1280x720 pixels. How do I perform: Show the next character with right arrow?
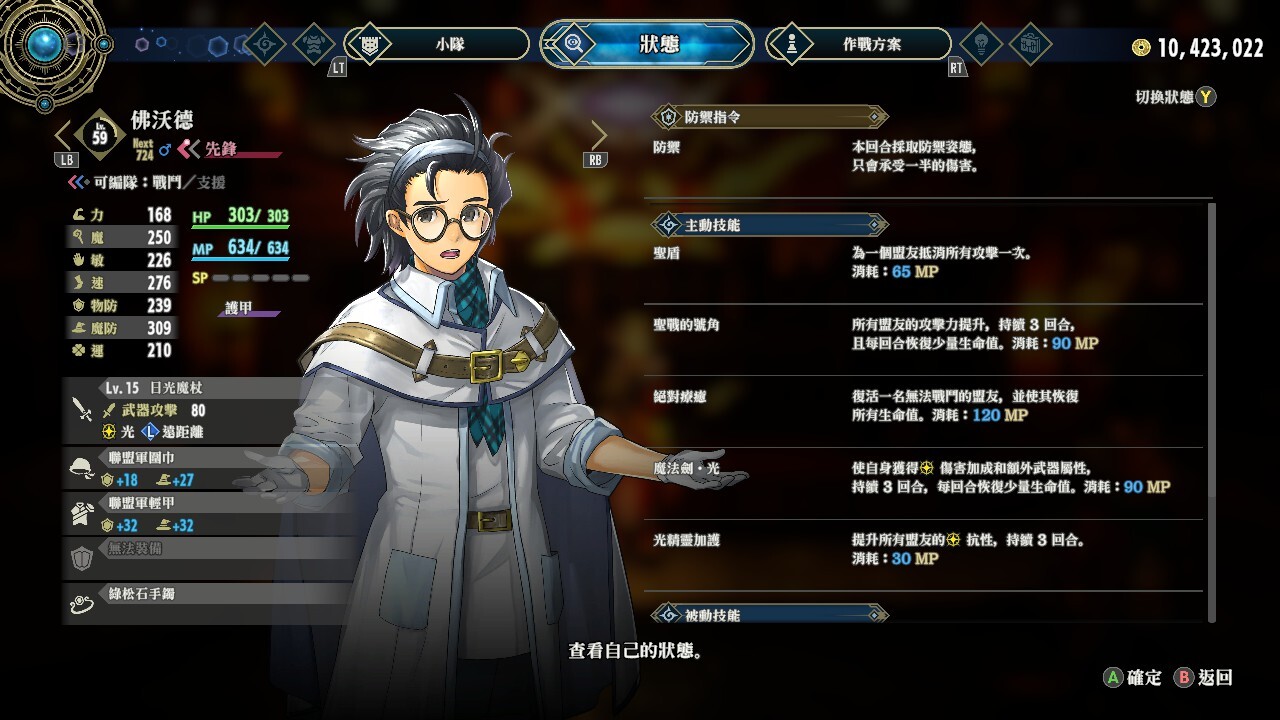coord(598,135)
